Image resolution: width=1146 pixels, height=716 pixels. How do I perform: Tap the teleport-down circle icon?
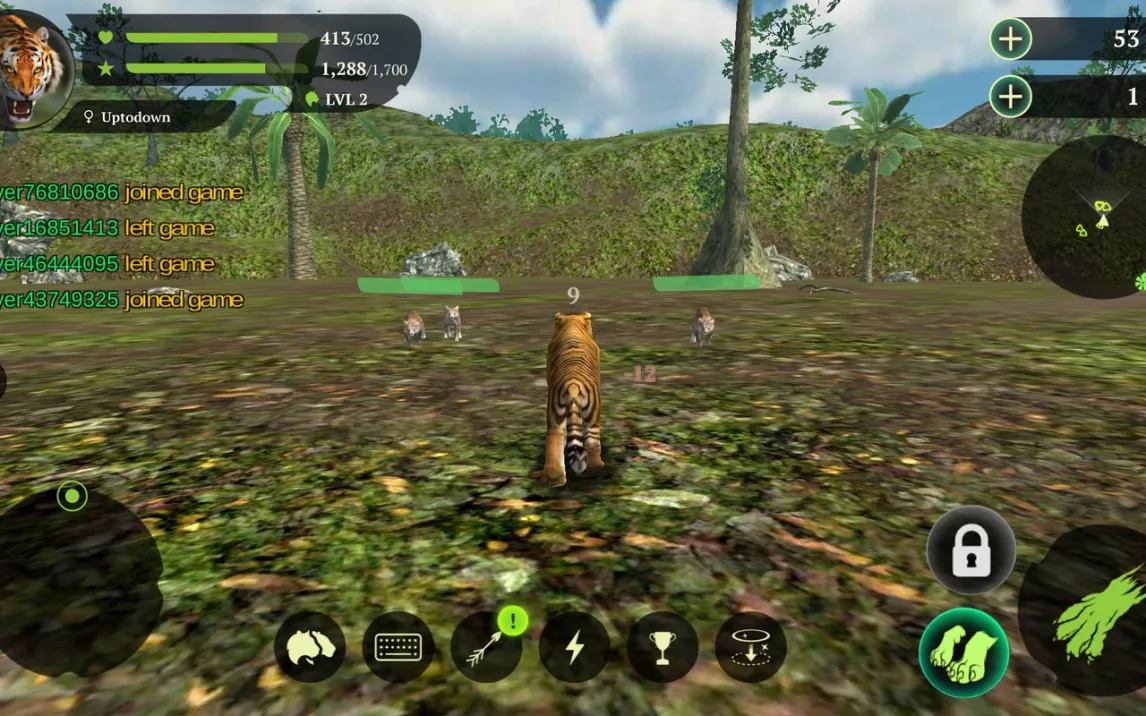(750, 647)
